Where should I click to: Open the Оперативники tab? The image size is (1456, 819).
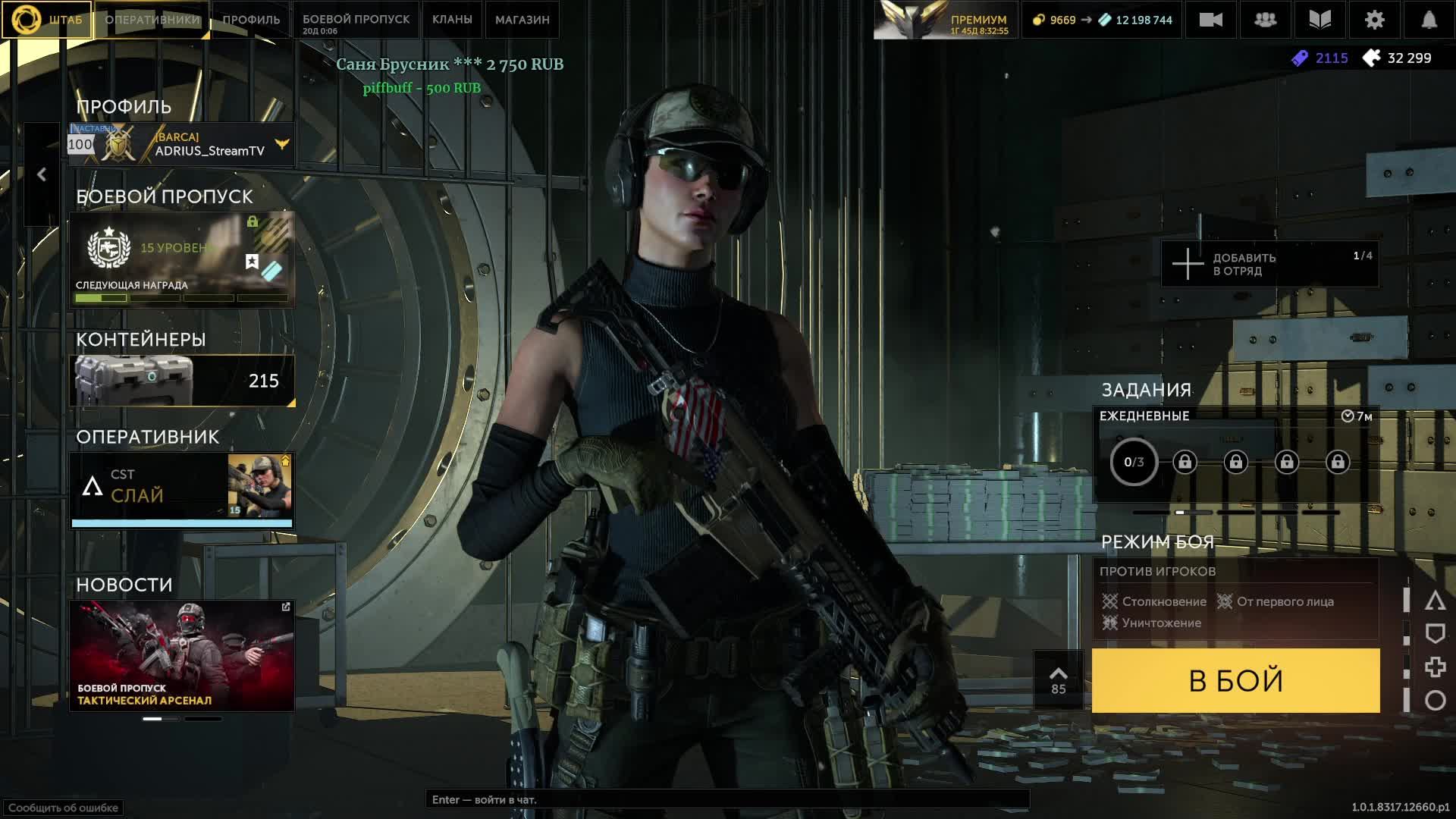tap(152, 20)
